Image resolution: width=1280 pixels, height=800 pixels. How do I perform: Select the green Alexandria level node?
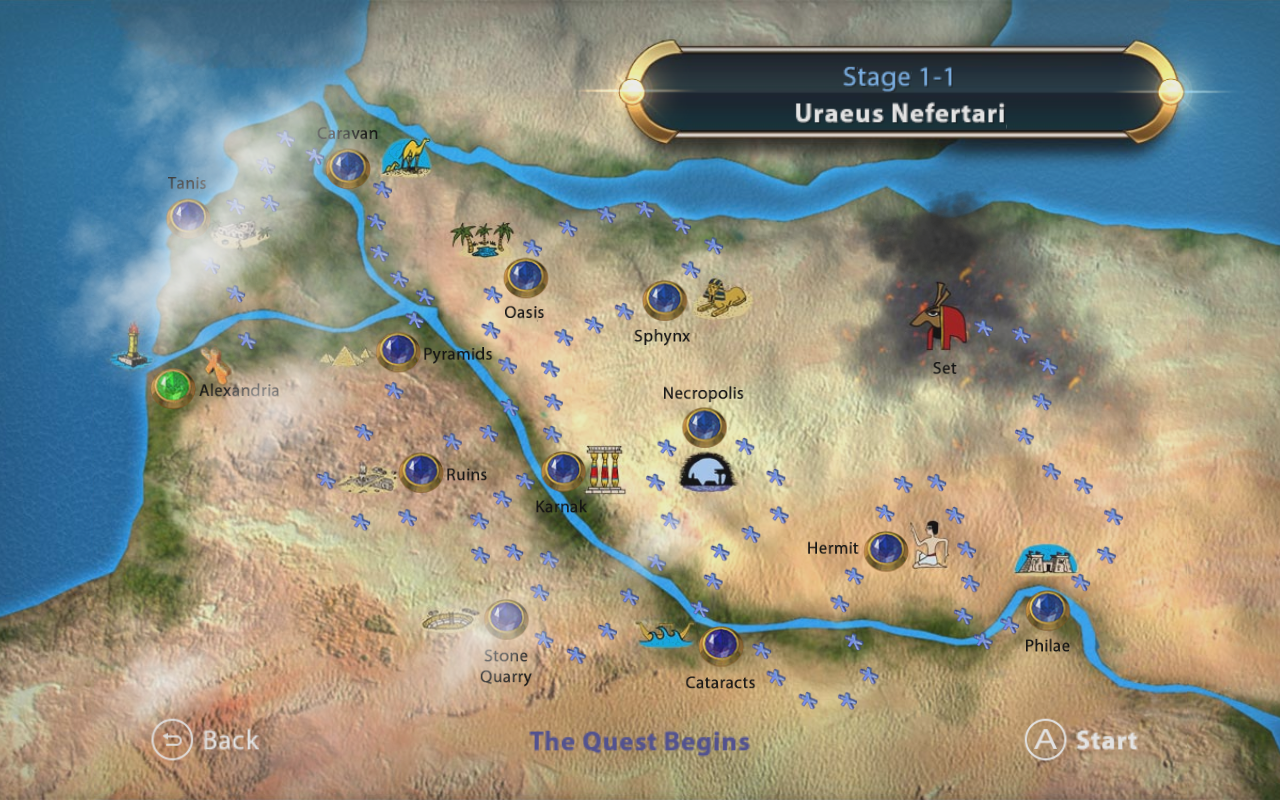172,386
